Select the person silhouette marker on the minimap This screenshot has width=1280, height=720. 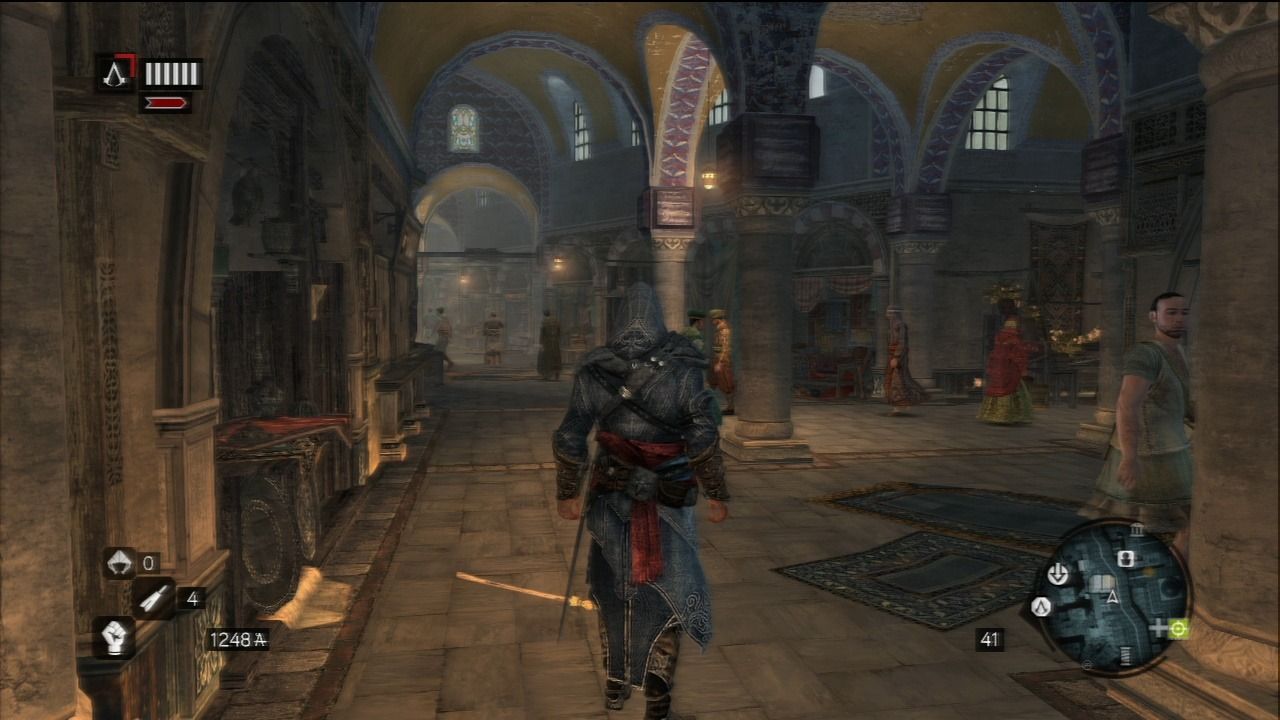pyautogui.click(x=1127, y=560)
